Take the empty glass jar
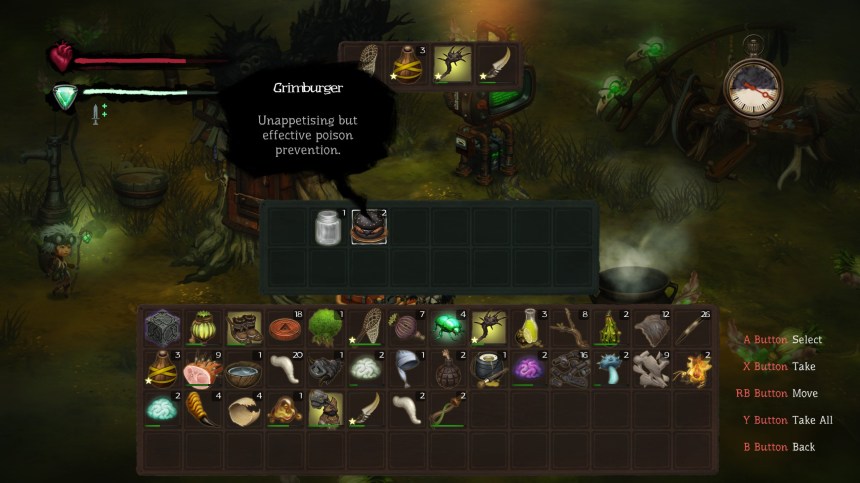Screen dimensions: 860x483 point(328,227)
